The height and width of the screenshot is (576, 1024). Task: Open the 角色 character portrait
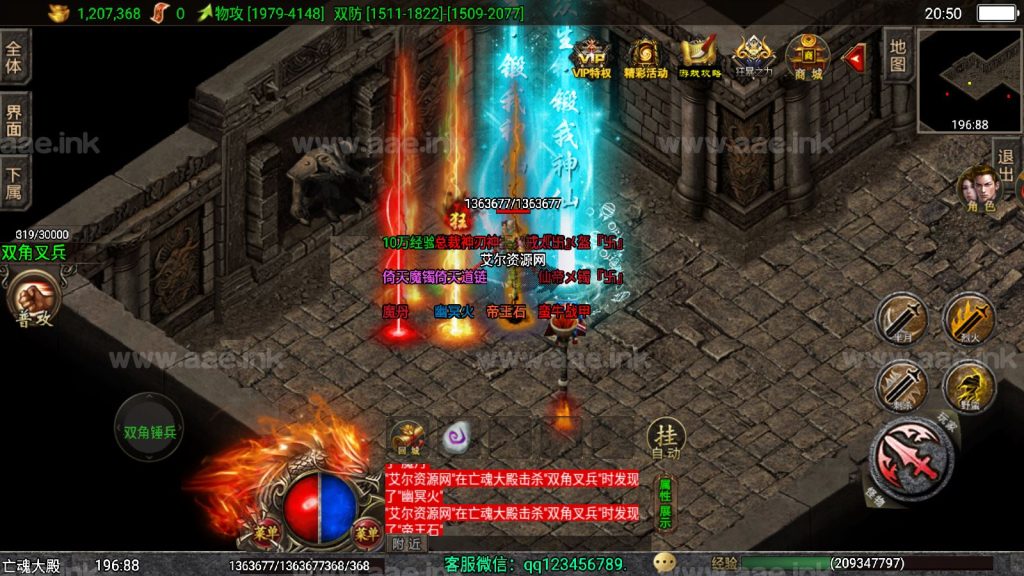pyautogui.click(x=976, y=190)
